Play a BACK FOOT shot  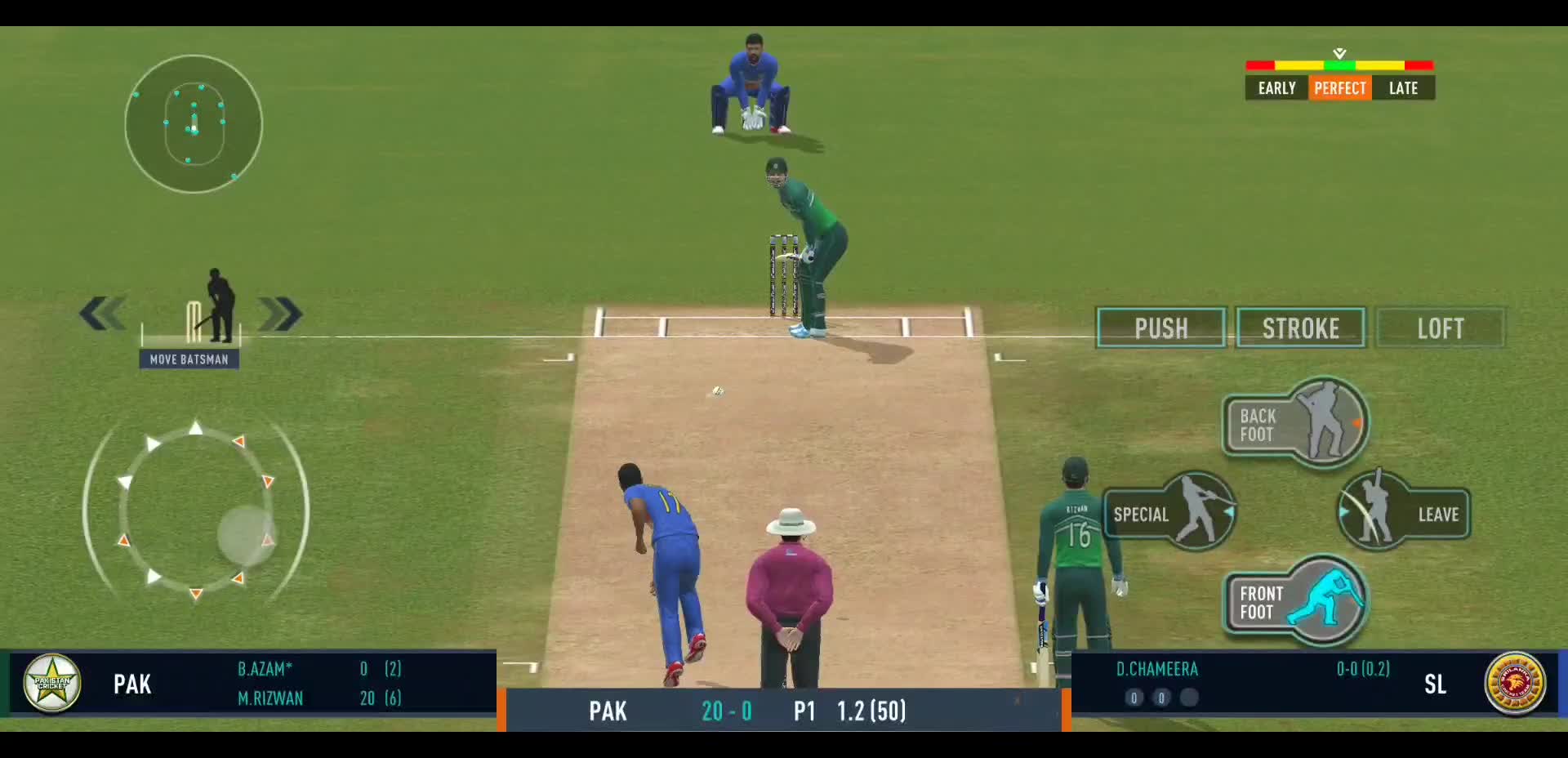tap(1296, 424)
